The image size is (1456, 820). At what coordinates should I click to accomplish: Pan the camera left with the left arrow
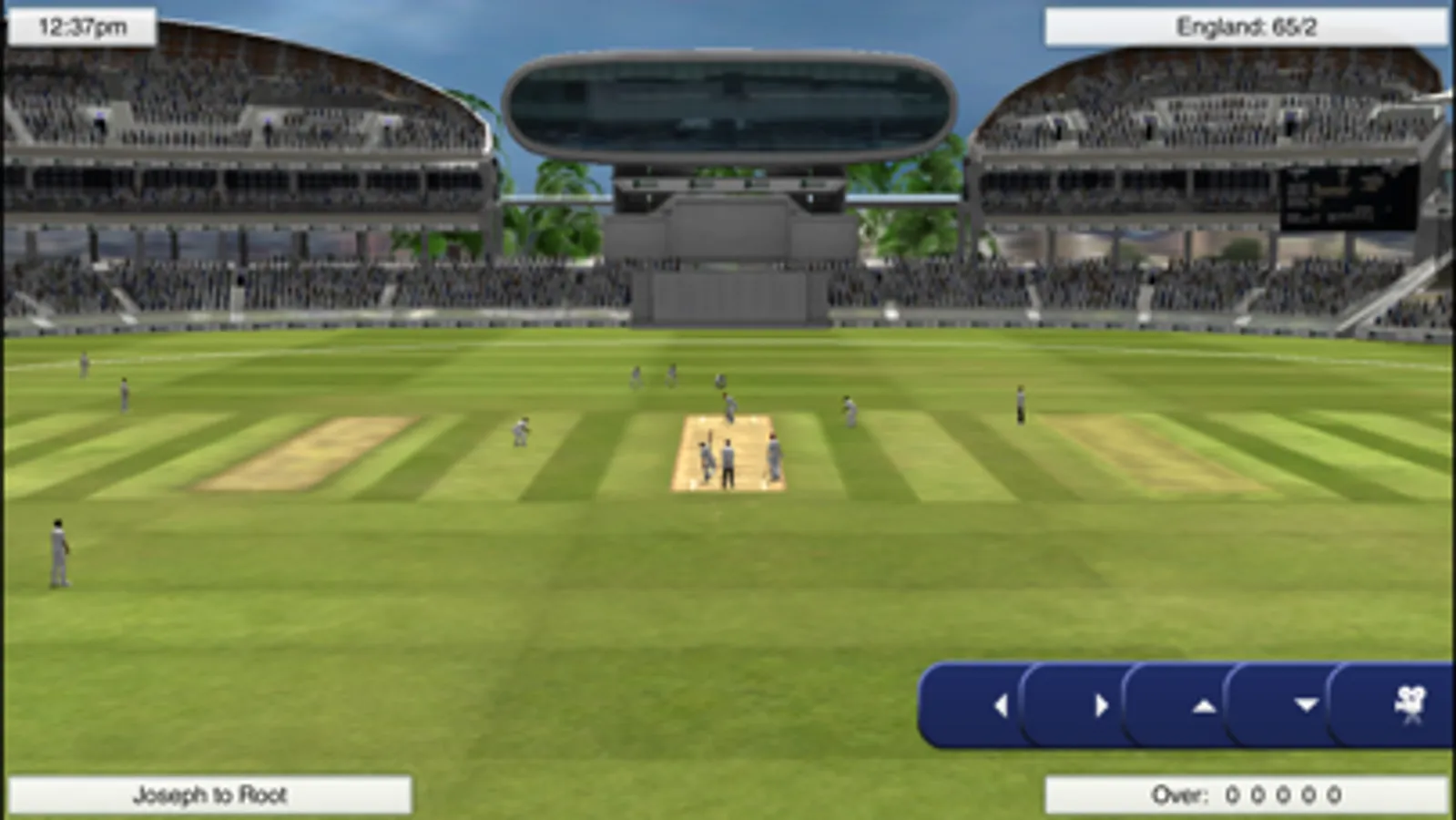[1000, 706]
